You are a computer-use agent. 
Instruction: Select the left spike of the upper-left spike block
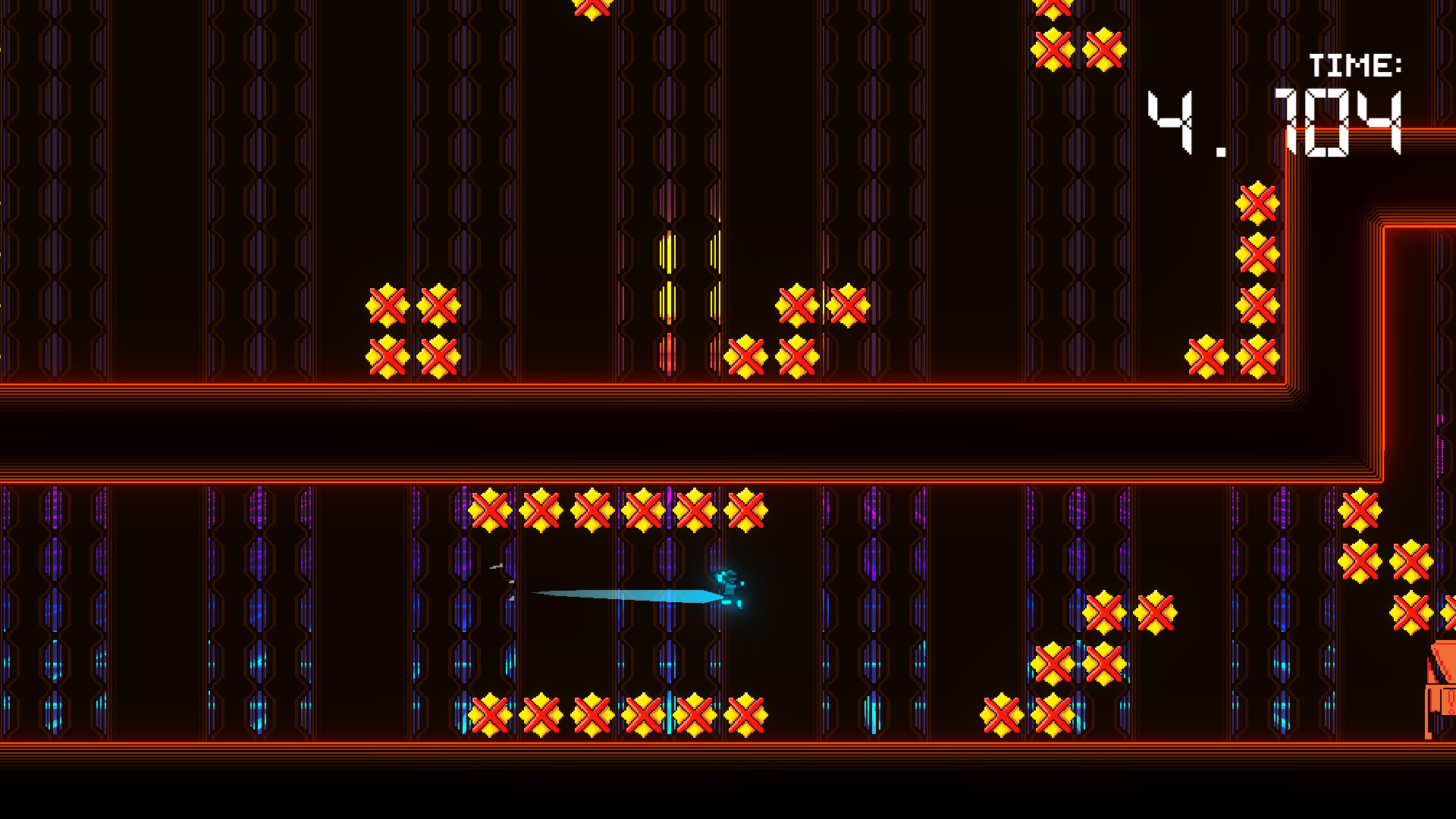tap(387, 306)
